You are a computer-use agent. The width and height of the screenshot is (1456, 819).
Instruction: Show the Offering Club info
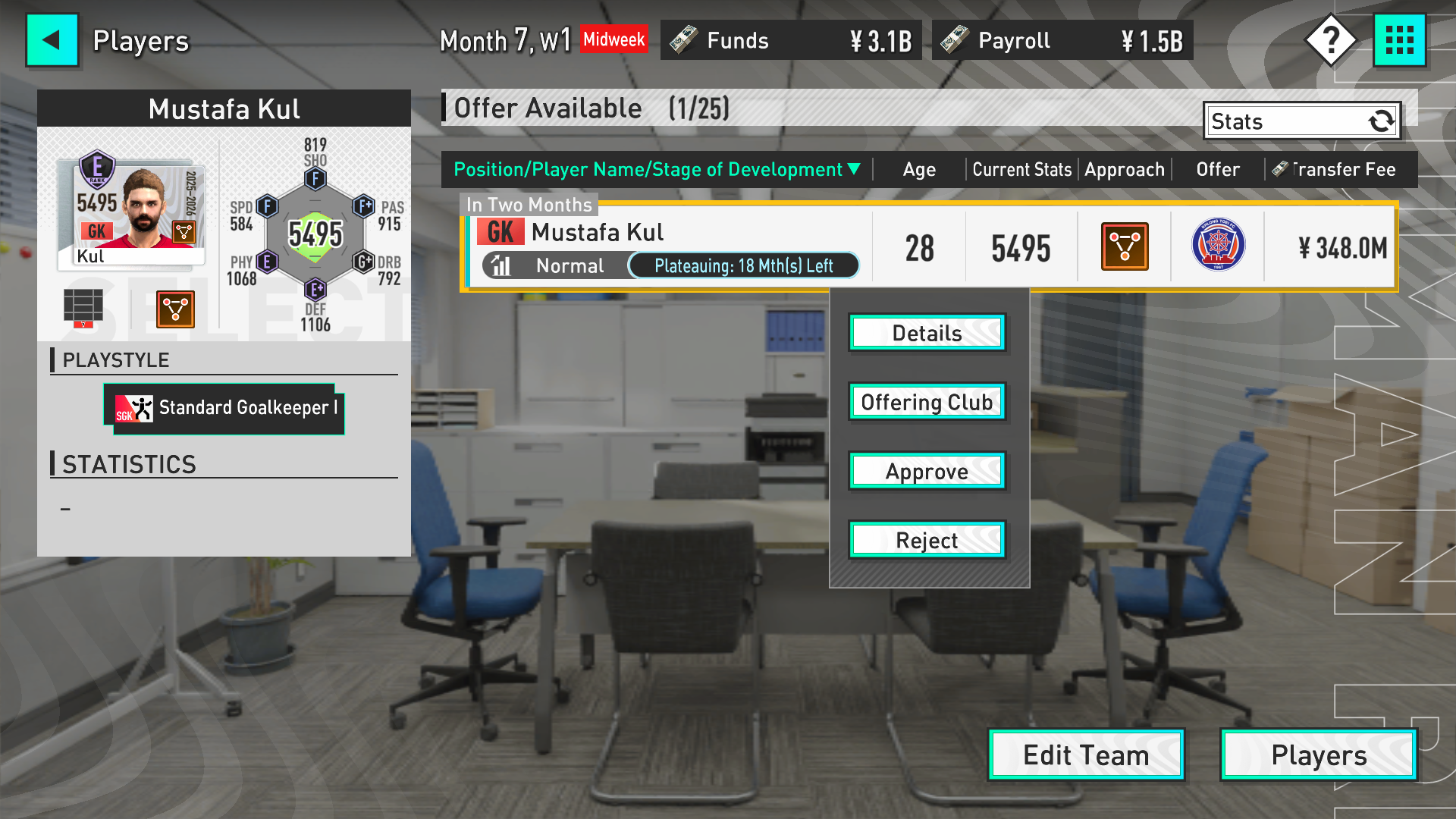click(927, 402)
